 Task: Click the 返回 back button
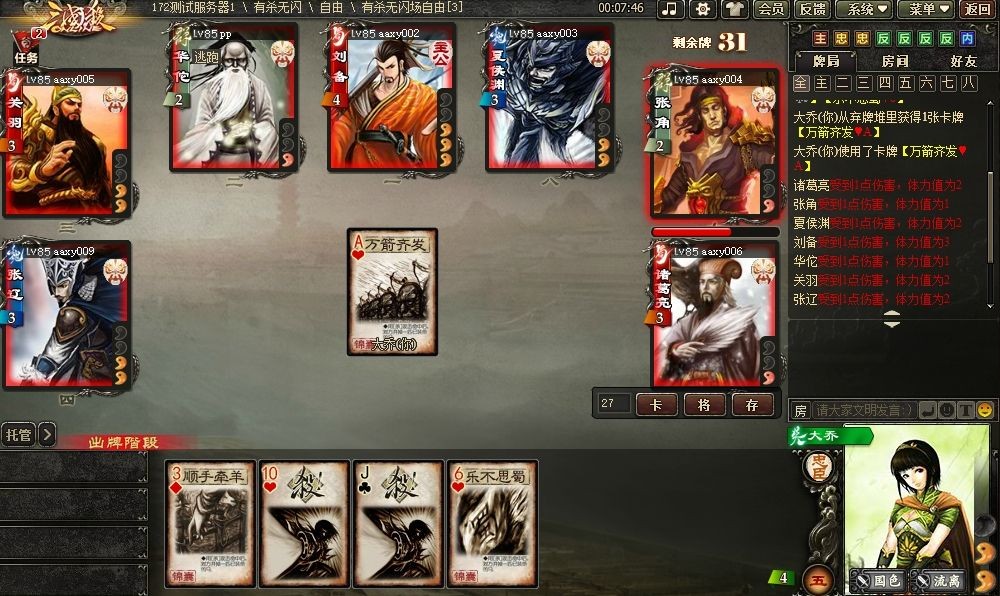[x=977, y=9]
